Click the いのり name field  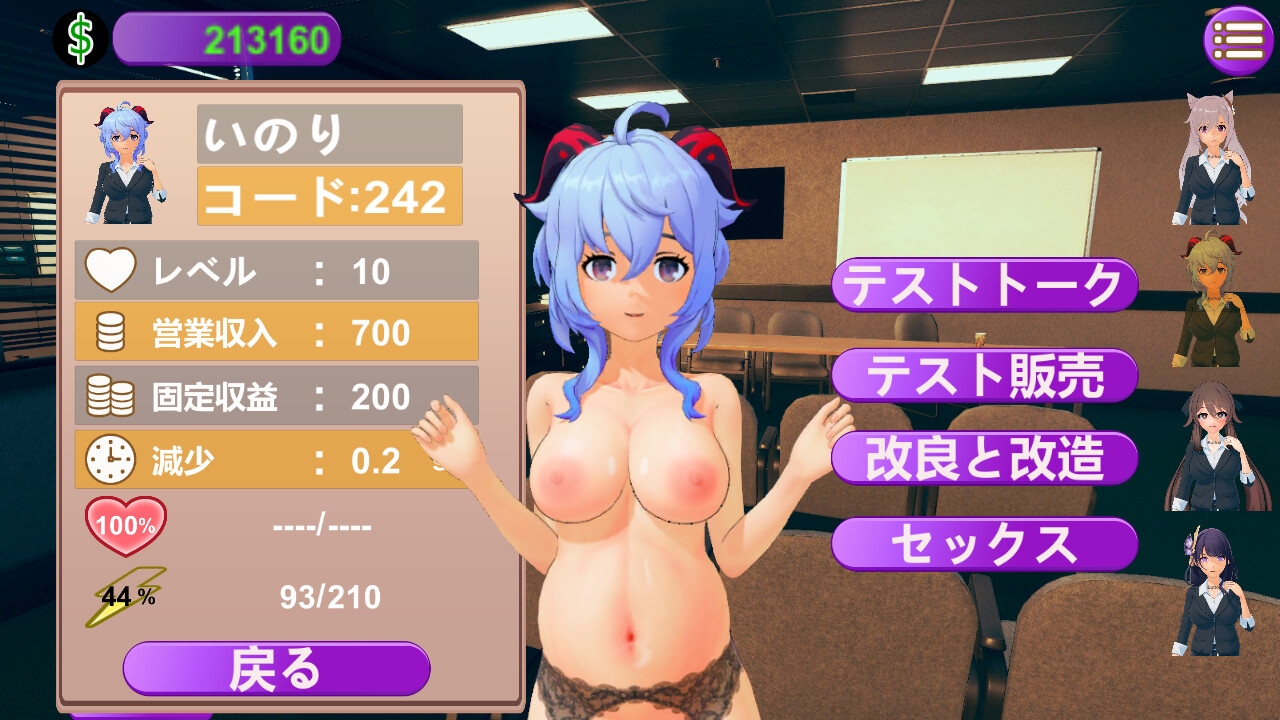pos(330,134)
